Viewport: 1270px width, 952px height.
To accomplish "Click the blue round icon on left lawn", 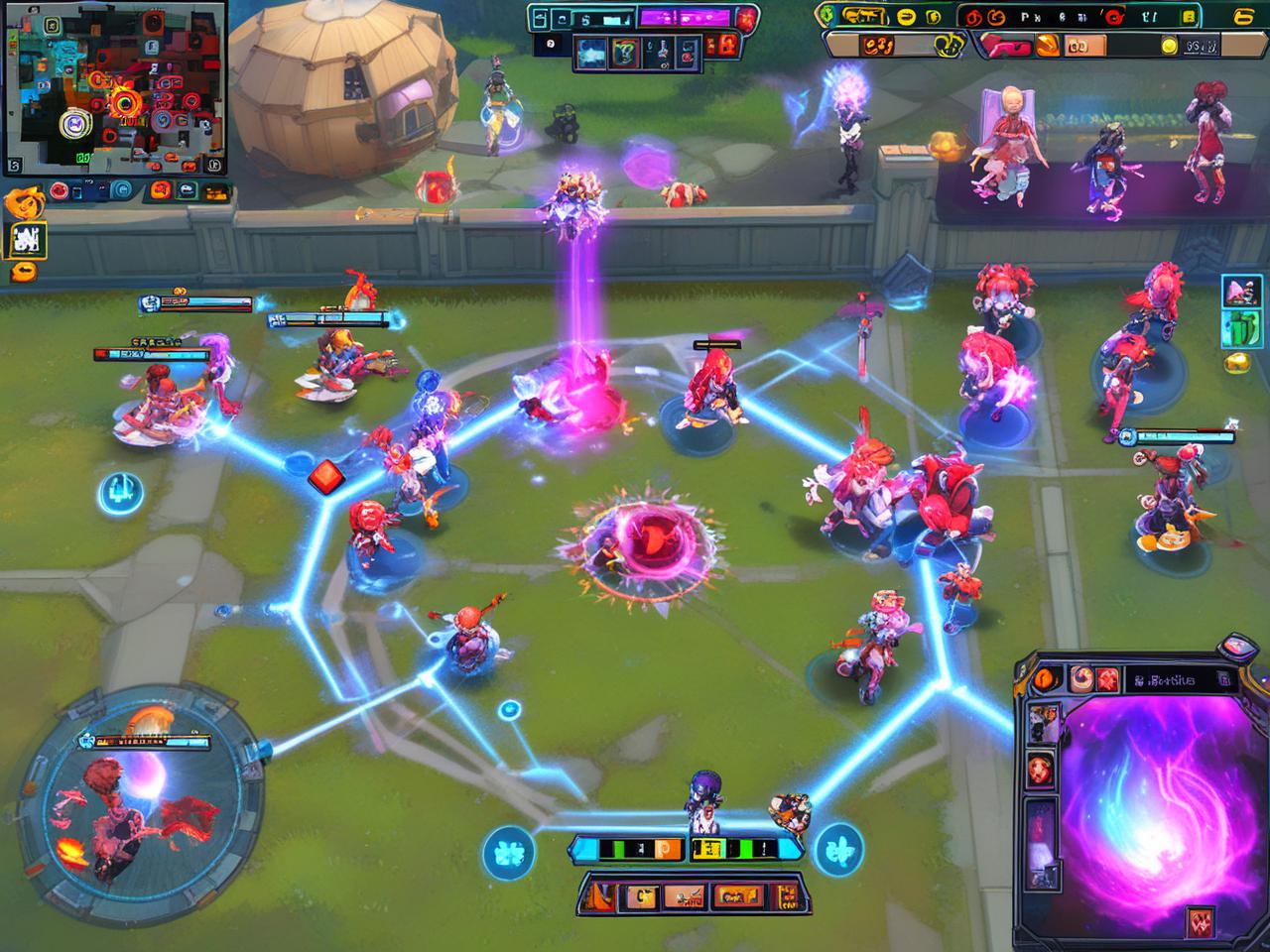I will (x=120, y=491).
